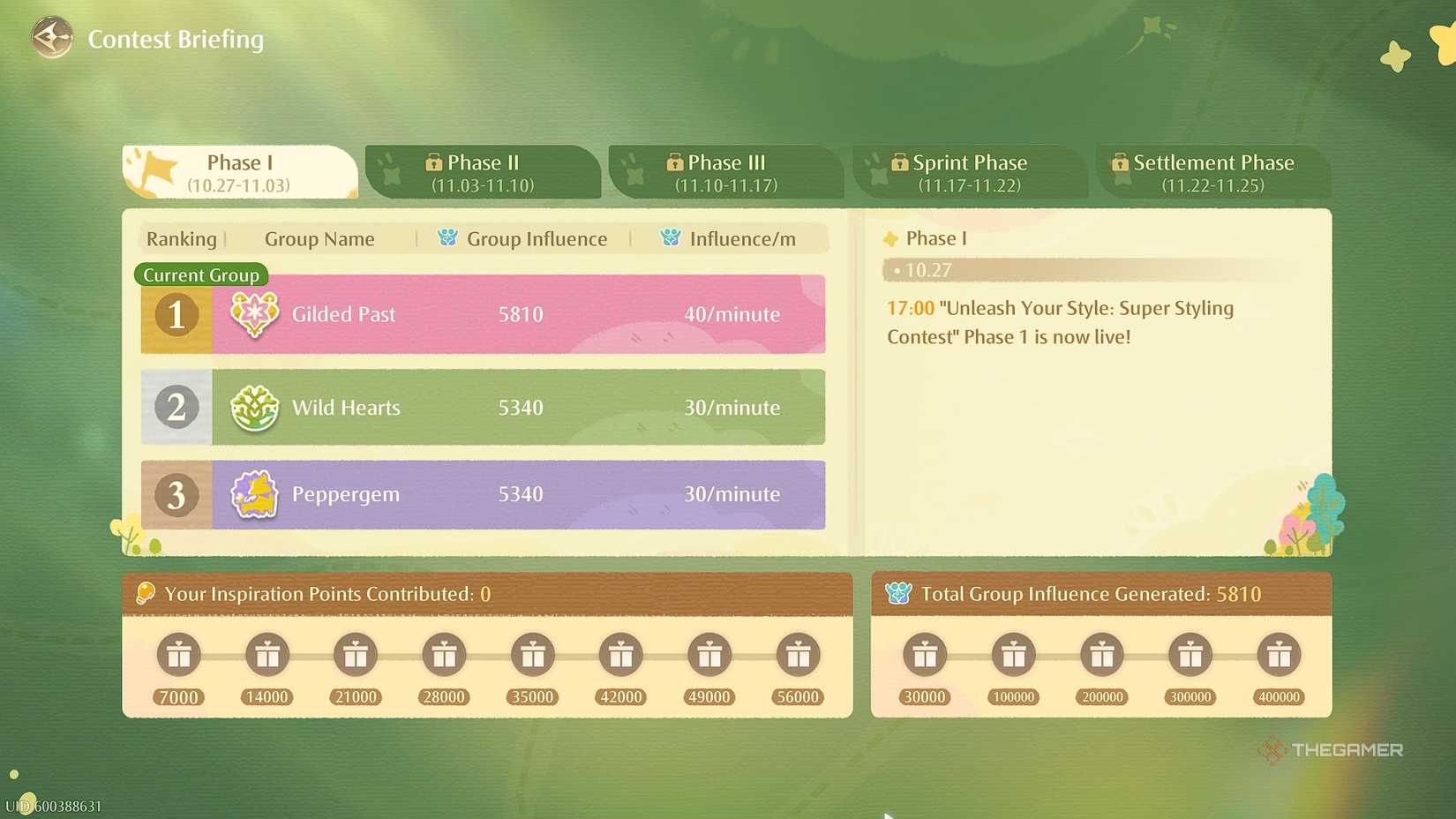Claim the 7000 point gift reward

pos(178,656)
